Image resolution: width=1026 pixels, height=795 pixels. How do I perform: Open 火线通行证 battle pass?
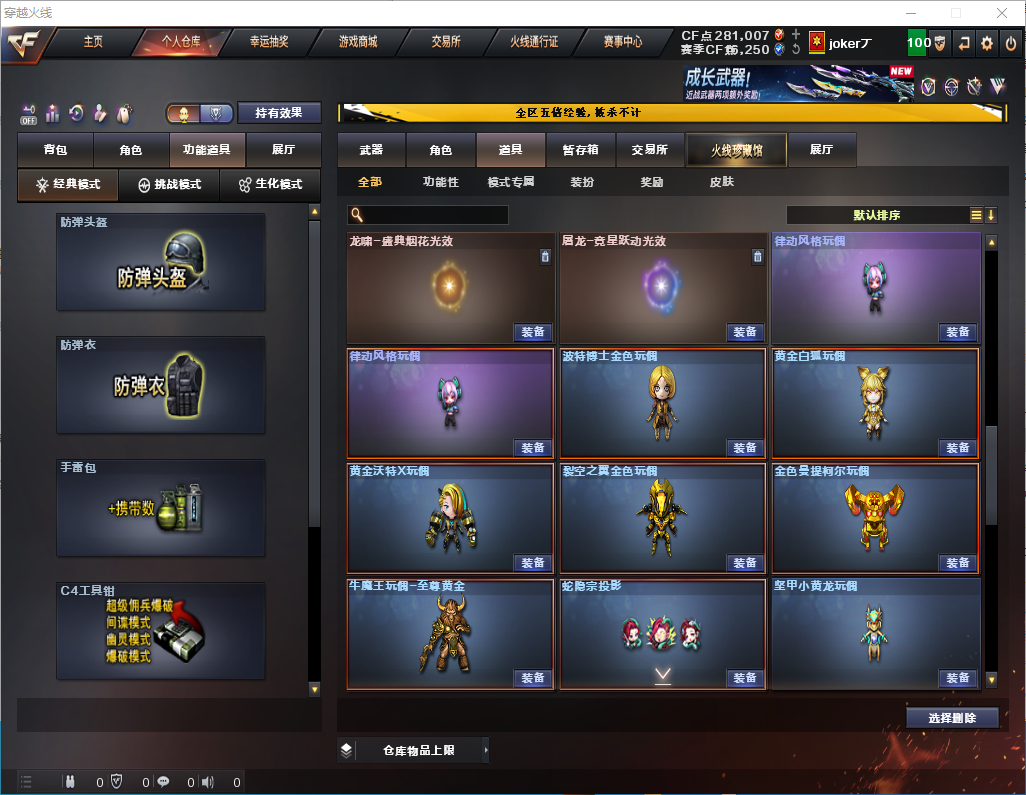point(534,42)
